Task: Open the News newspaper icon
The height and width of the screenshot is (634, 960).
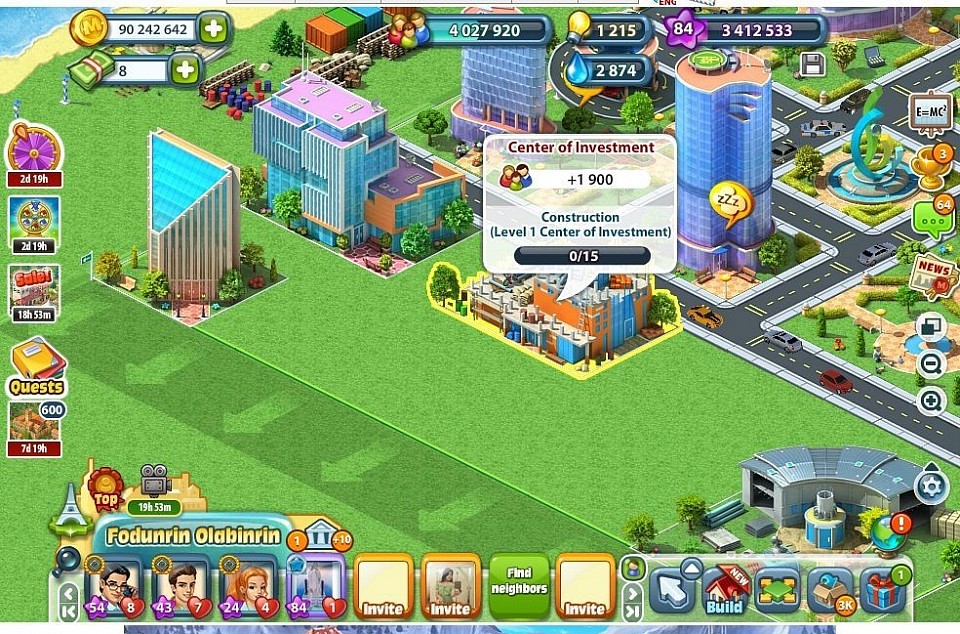Action: coord(933,274)
